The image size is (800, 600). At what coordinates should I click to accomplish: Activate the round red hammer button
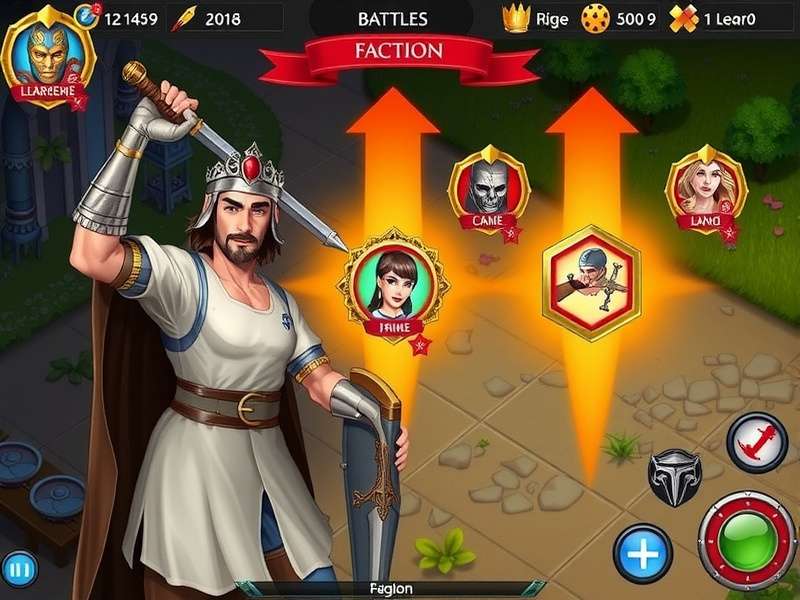click(757, 441)
